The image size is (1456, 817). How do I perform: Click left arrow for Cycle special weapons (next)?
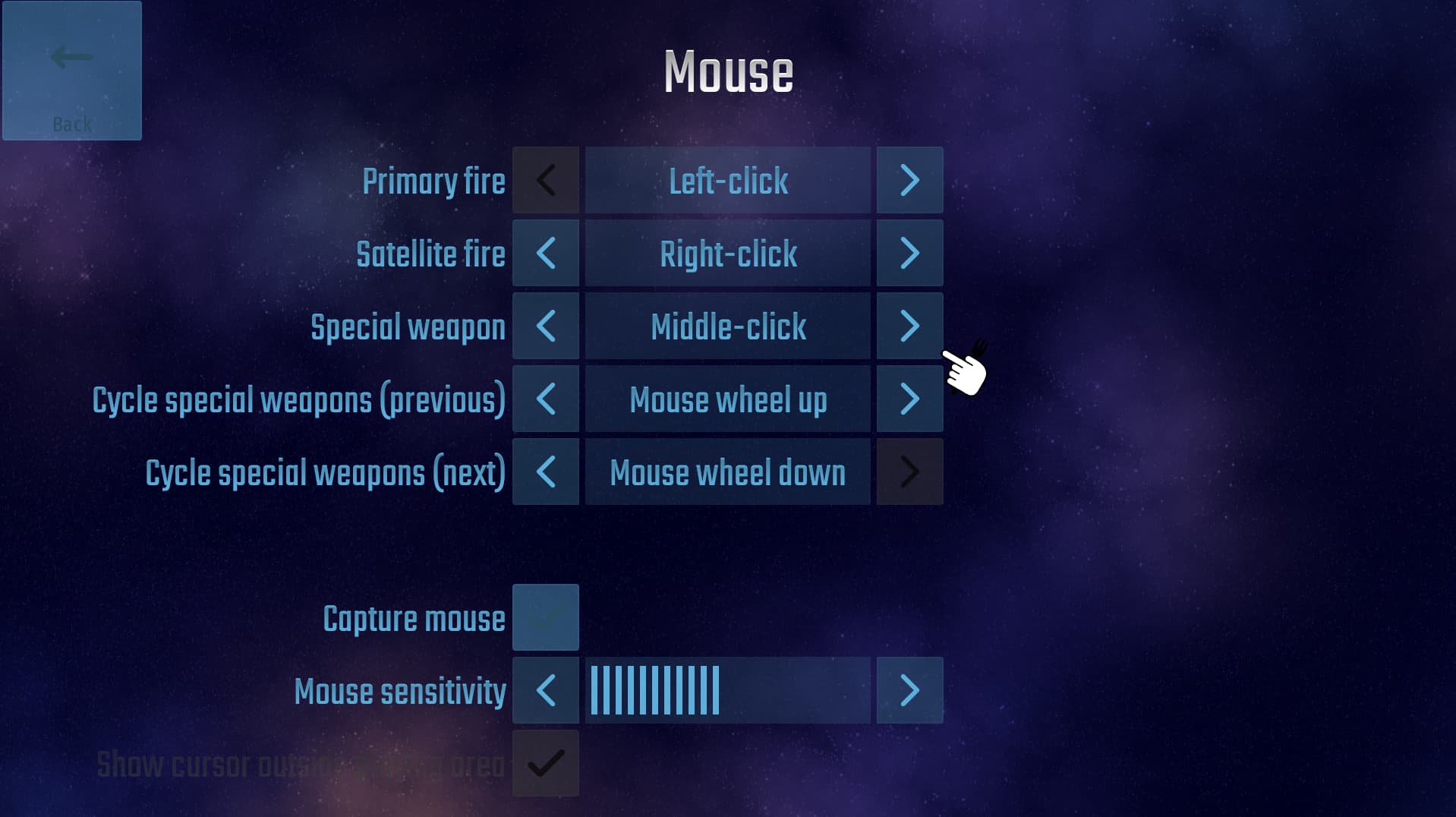[545, 472]
